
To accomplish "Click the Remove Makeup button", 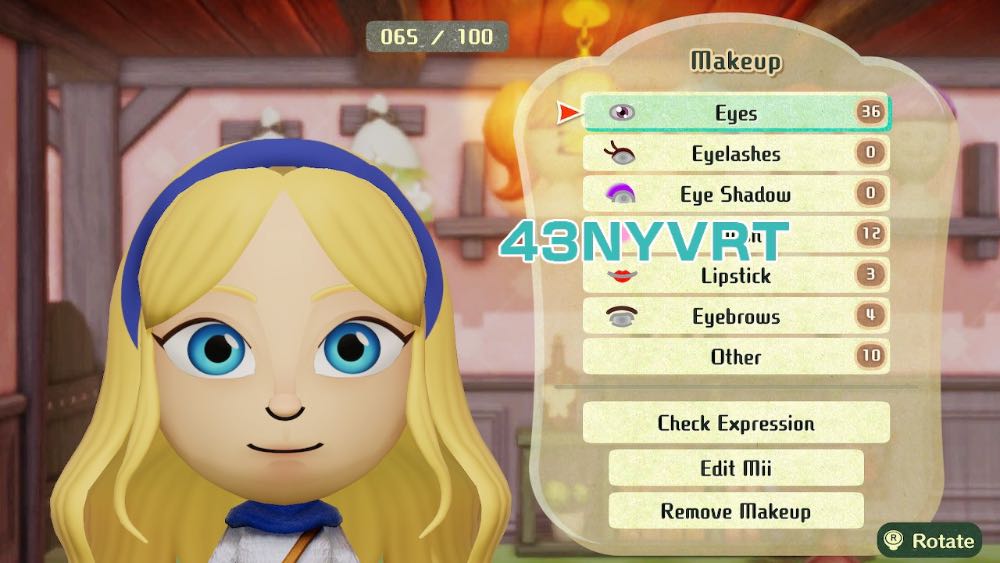I will coord(735,511).
